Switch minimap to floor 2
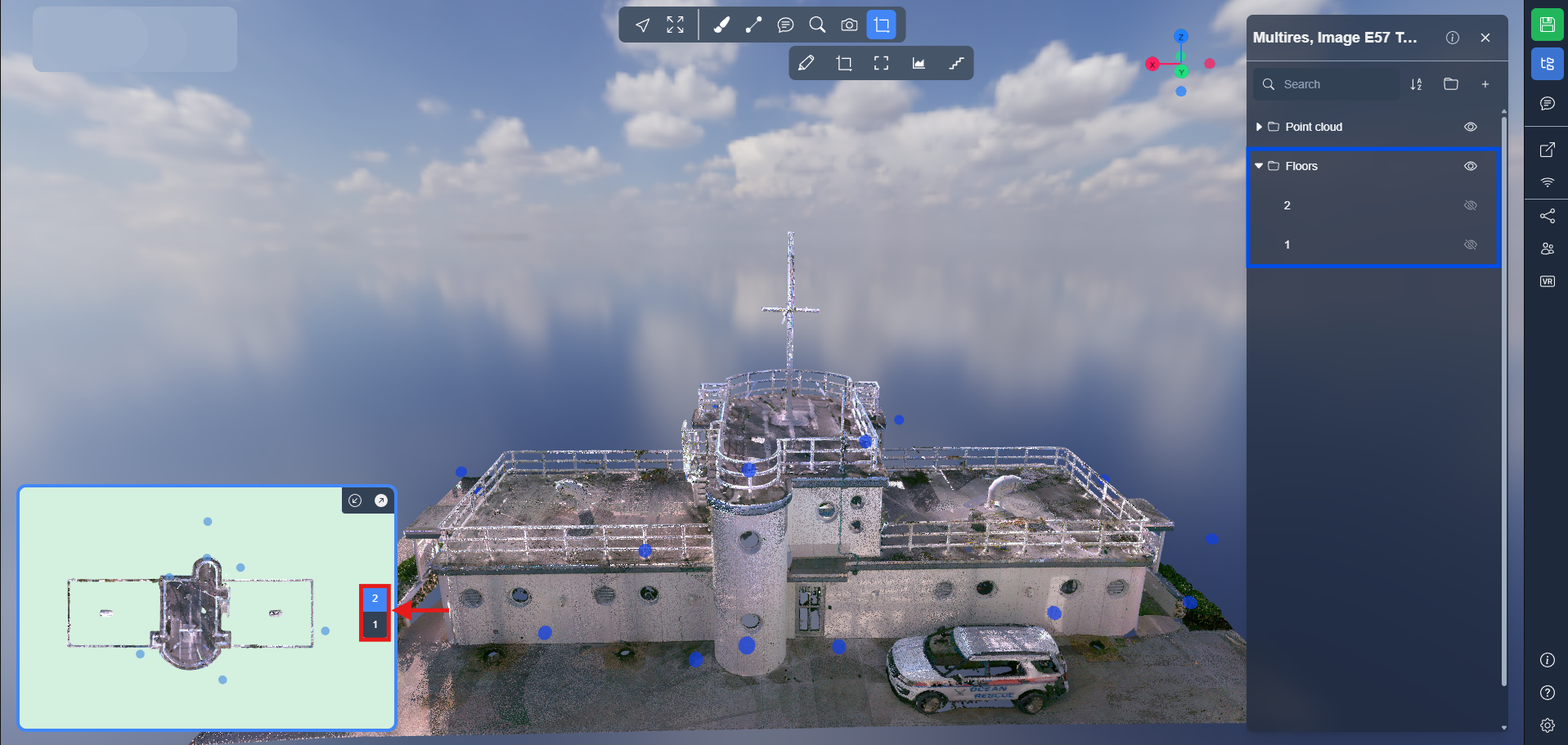Viewport: 1568px width, 745px height. pos(375,599)
